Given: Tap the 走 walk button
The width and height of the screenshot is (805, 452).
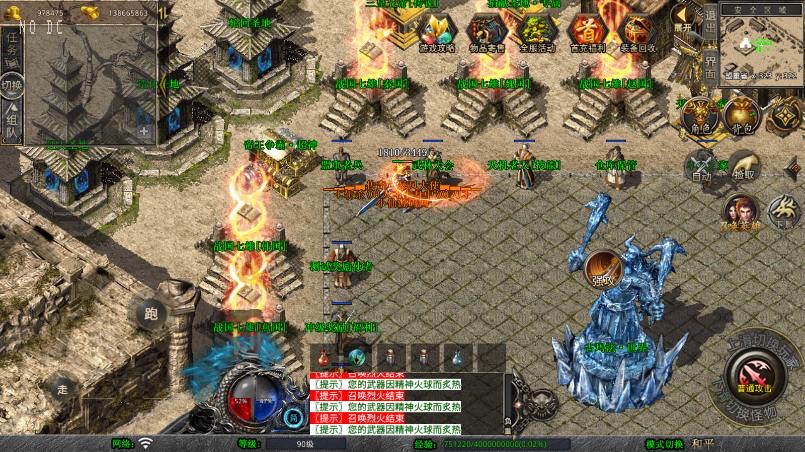Looking at the screenshot, I should pos(62,389).
